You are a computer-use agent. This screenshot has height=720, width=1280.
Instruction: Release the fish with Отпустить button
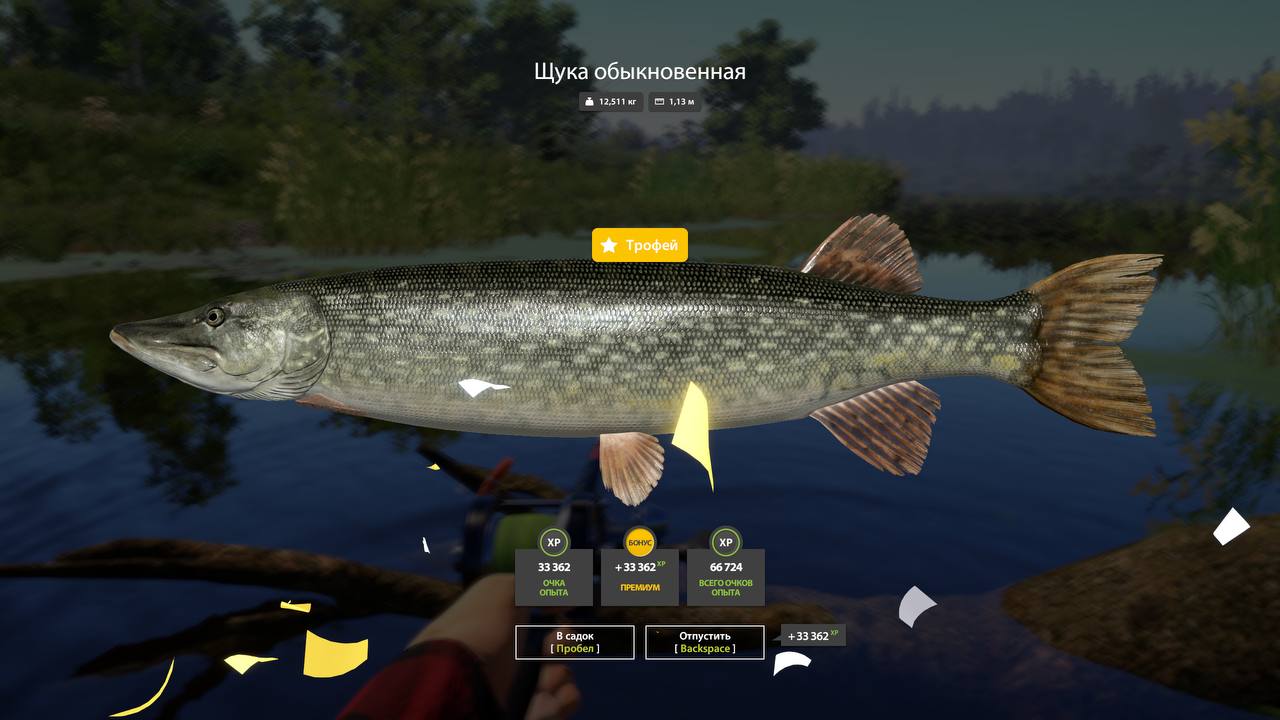[704, 642]
